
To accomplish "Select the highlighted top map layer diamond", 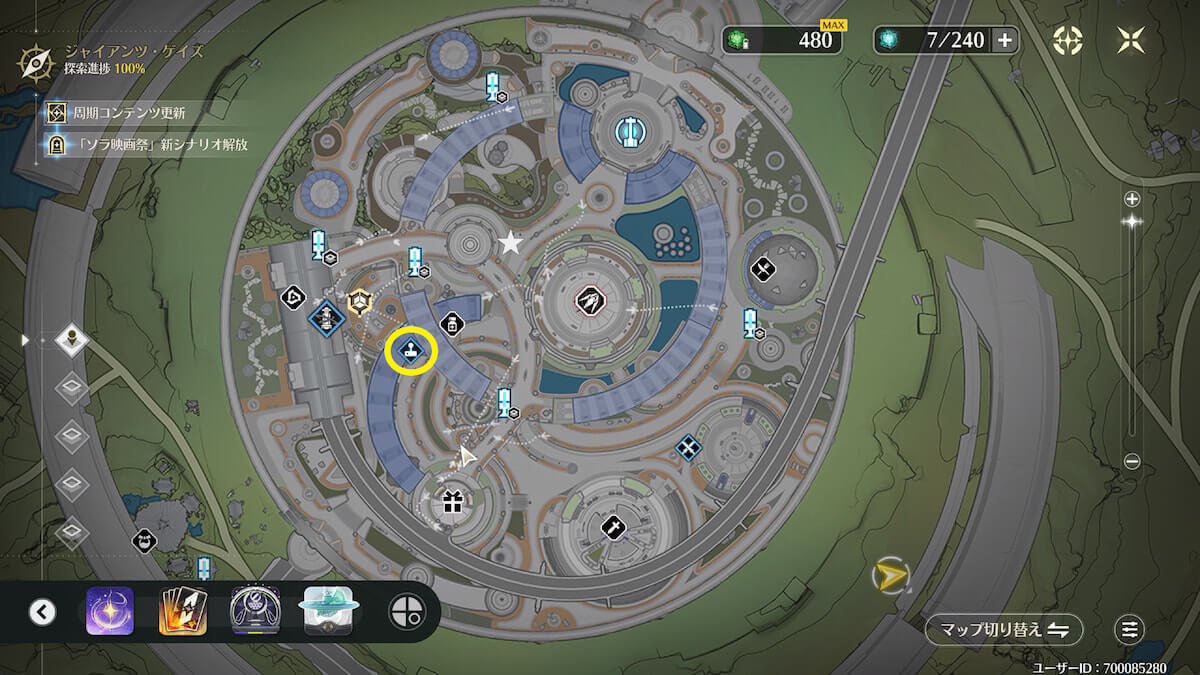I will 72,340.
